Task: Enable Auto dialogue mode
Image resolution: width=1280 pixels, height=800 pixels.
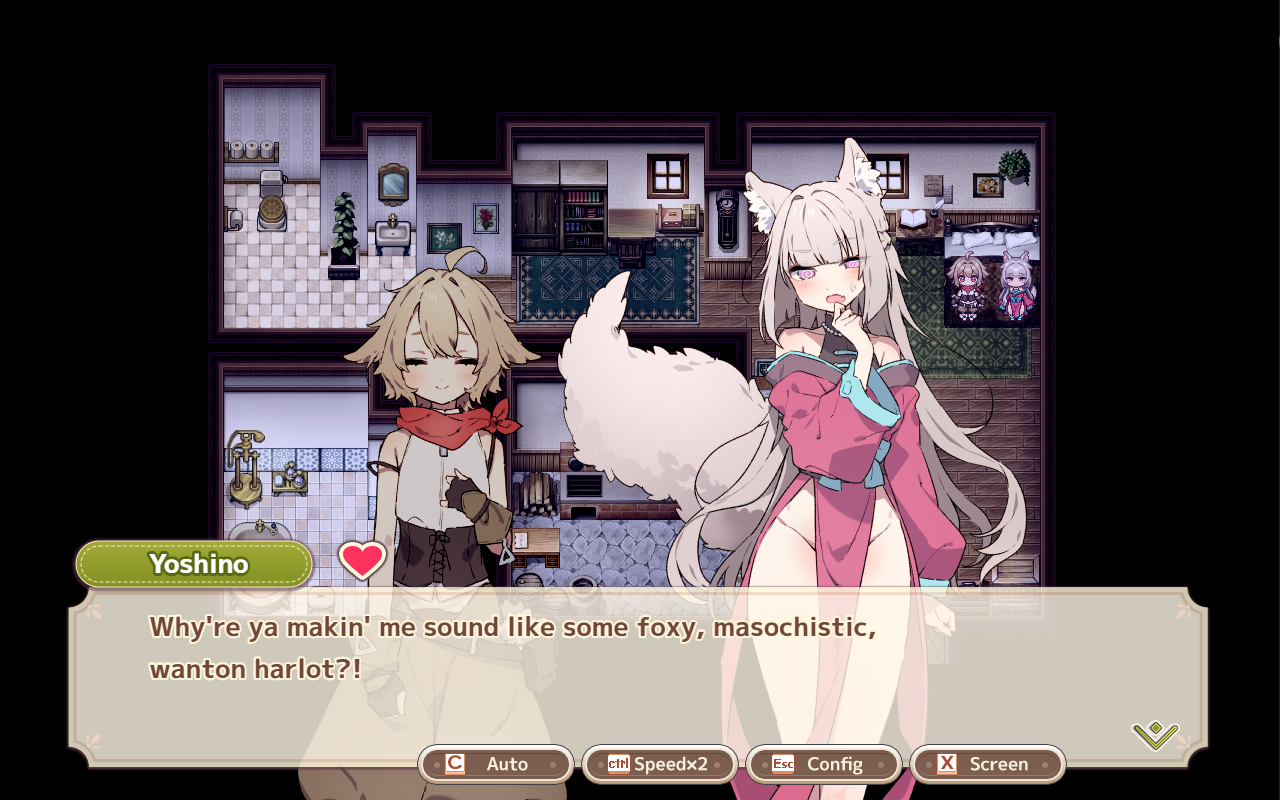Action: click(496, 764)
